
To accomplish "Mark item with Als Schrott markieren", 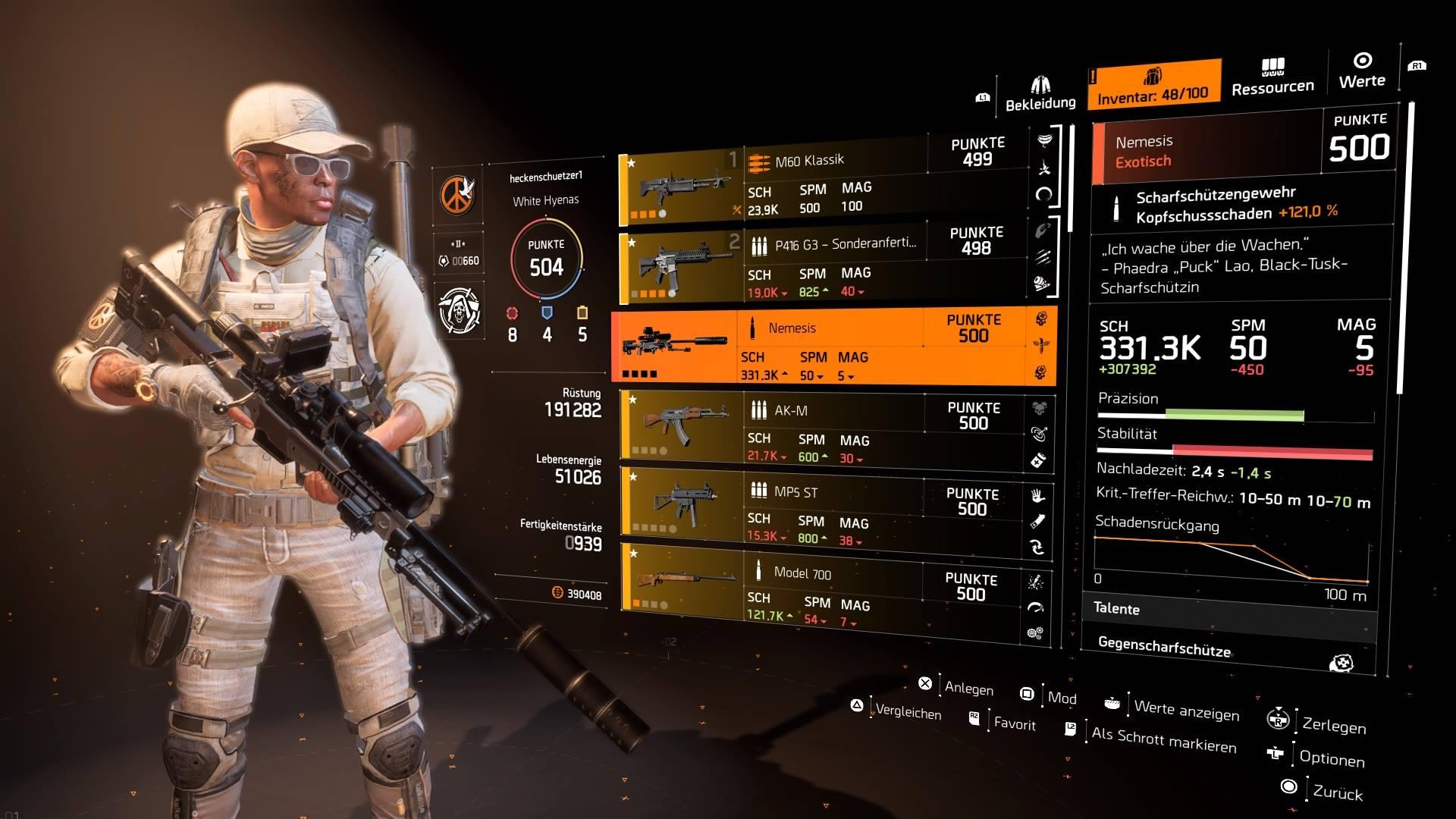I will pyautogui.click(x=1163, y=739).
